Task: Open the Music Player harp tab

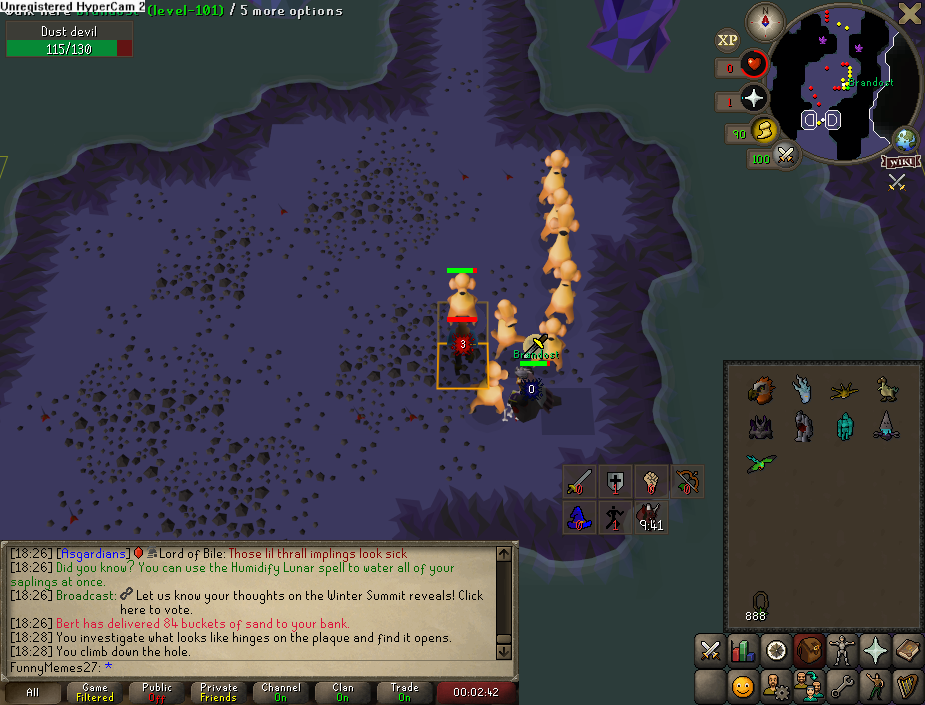Action: click(908, 686)
